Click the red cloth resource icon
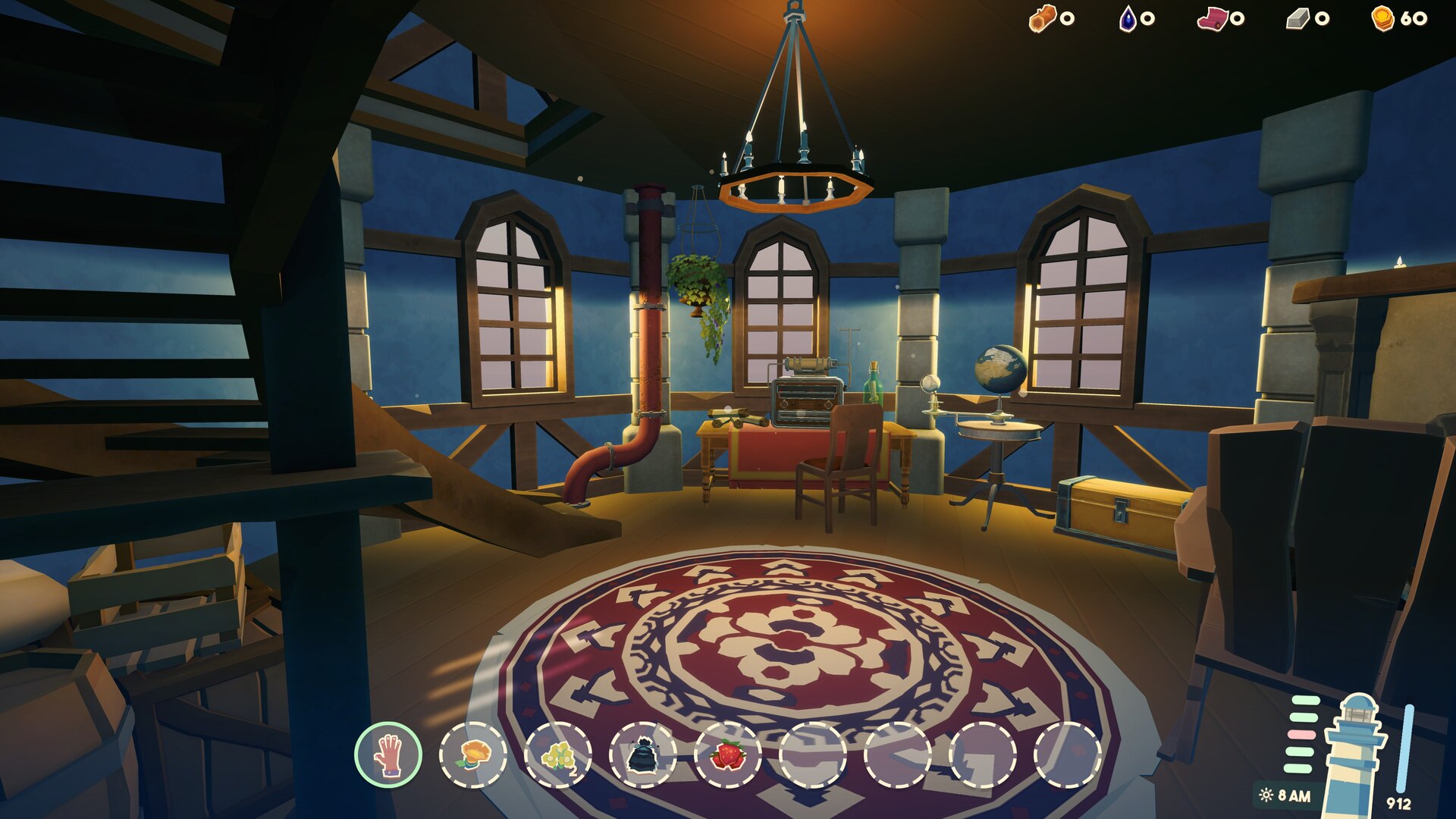The height and width of the screenshot is (819, 1456). click(1212, 18)
